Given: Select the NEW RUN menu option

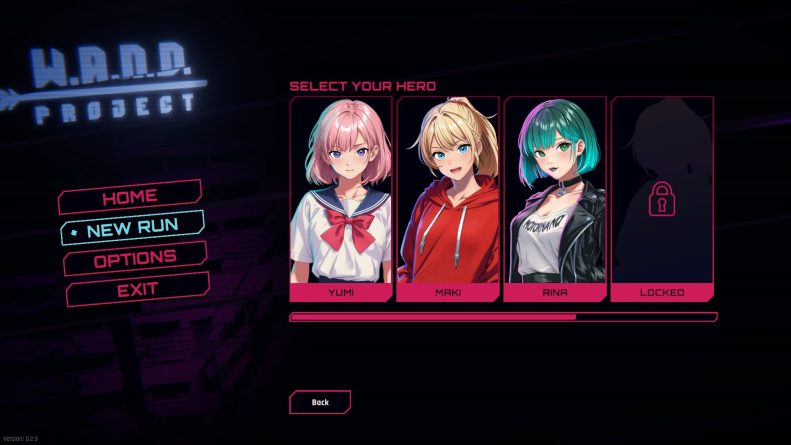Looking at the screenshot, I should (133, 228).
